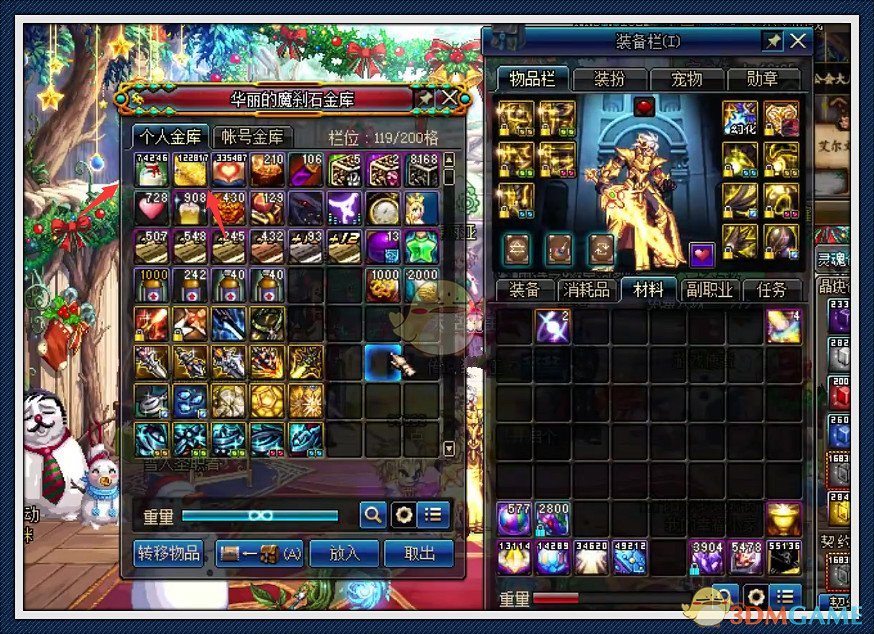This screenshot has height=634, width=874.
Task: Select the 2800 stack material in inventory
Action: 552,520
